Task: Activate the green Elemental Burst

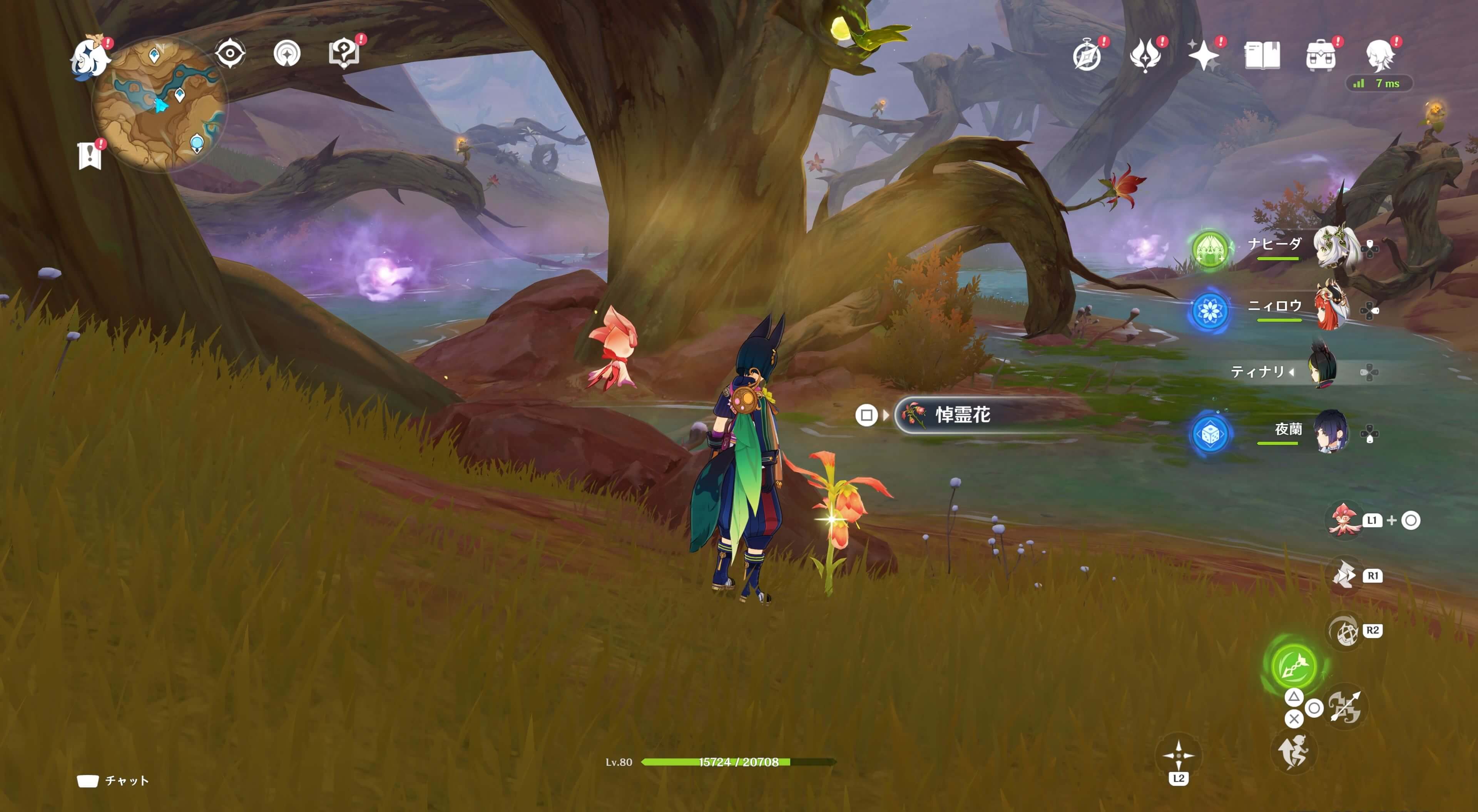Action: pyautogui.click(x=1293, y=665)
